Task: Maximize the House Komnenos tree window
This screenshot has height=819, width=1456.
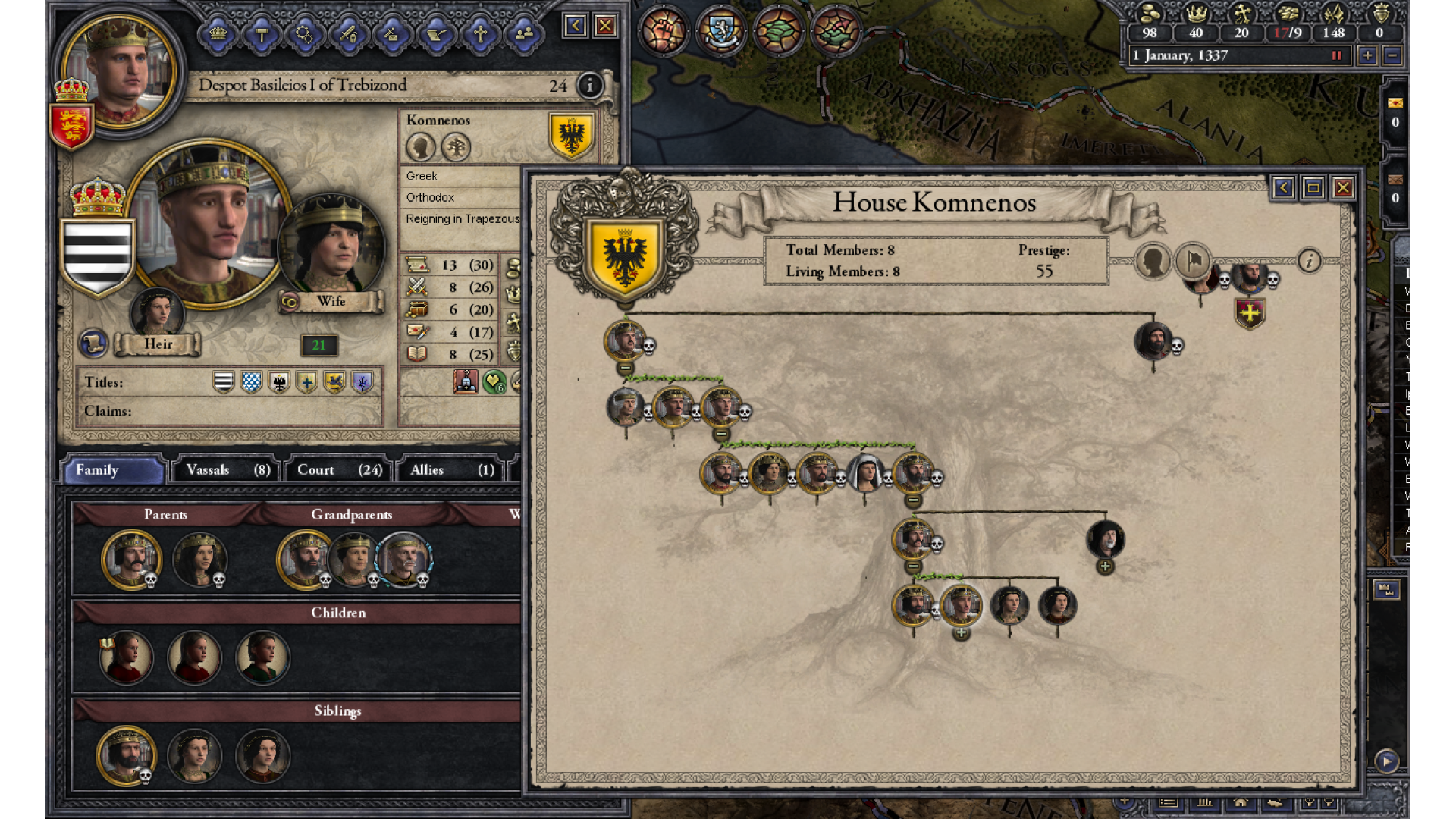Action: (1313, 187)
